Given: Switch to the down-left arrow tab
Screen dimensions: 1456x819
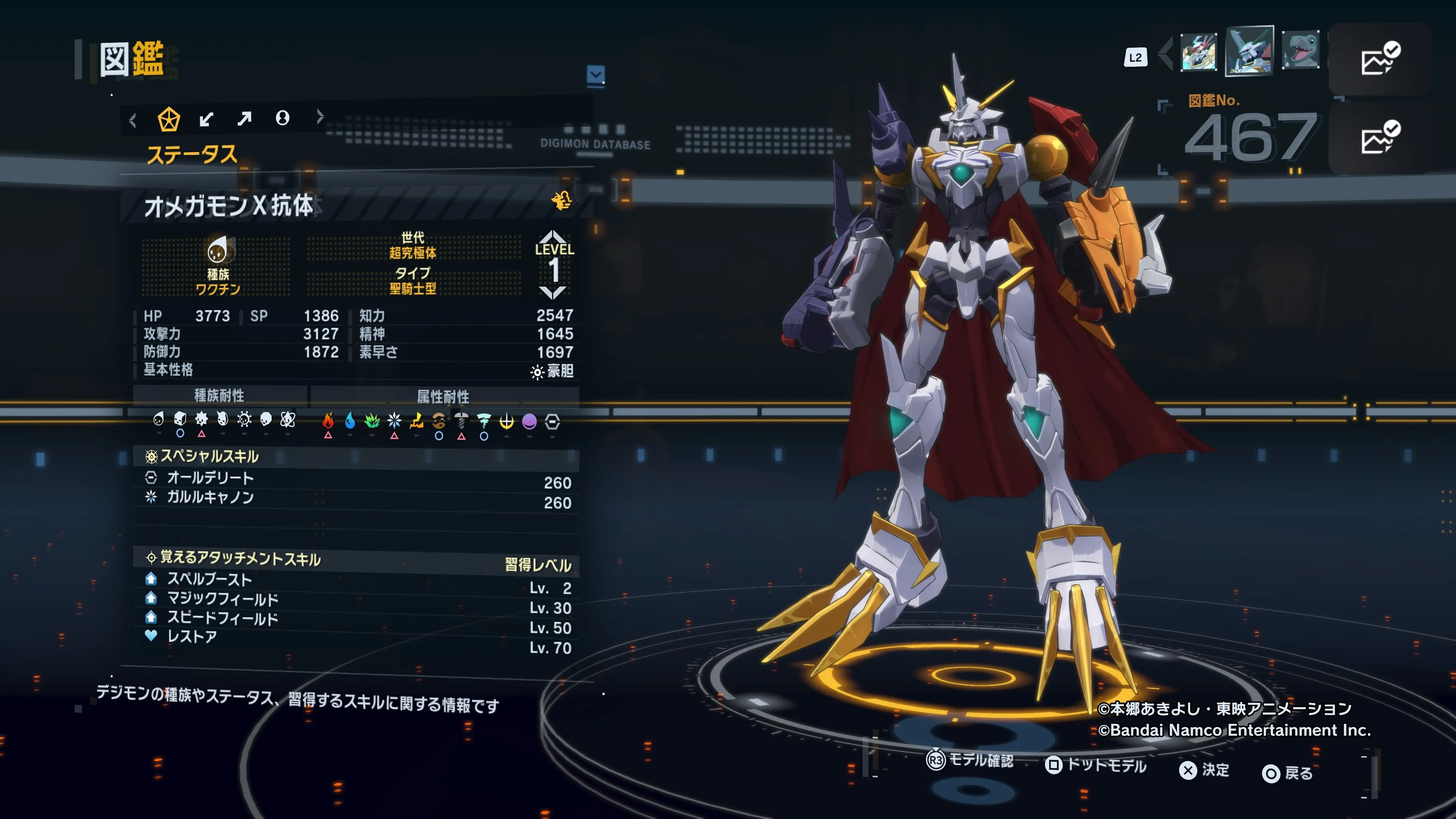Looking at the screenshot, I should [206, 119].
